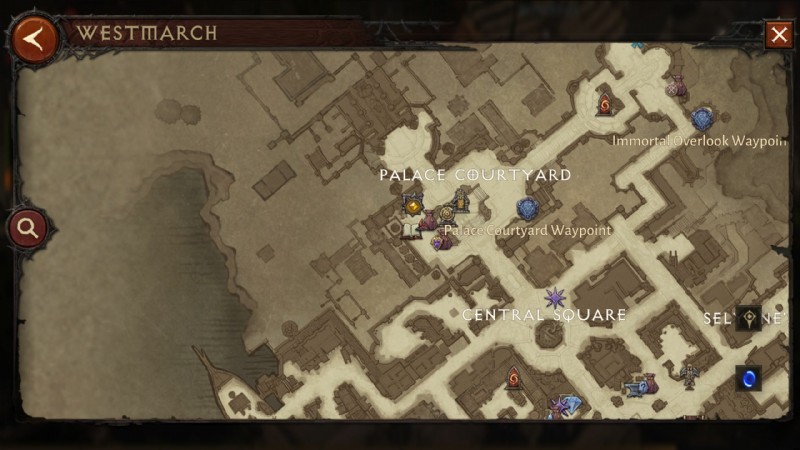Click the open book marker in Palace Courtyard
The image size is (800, 450).
[x=409, y=229]
